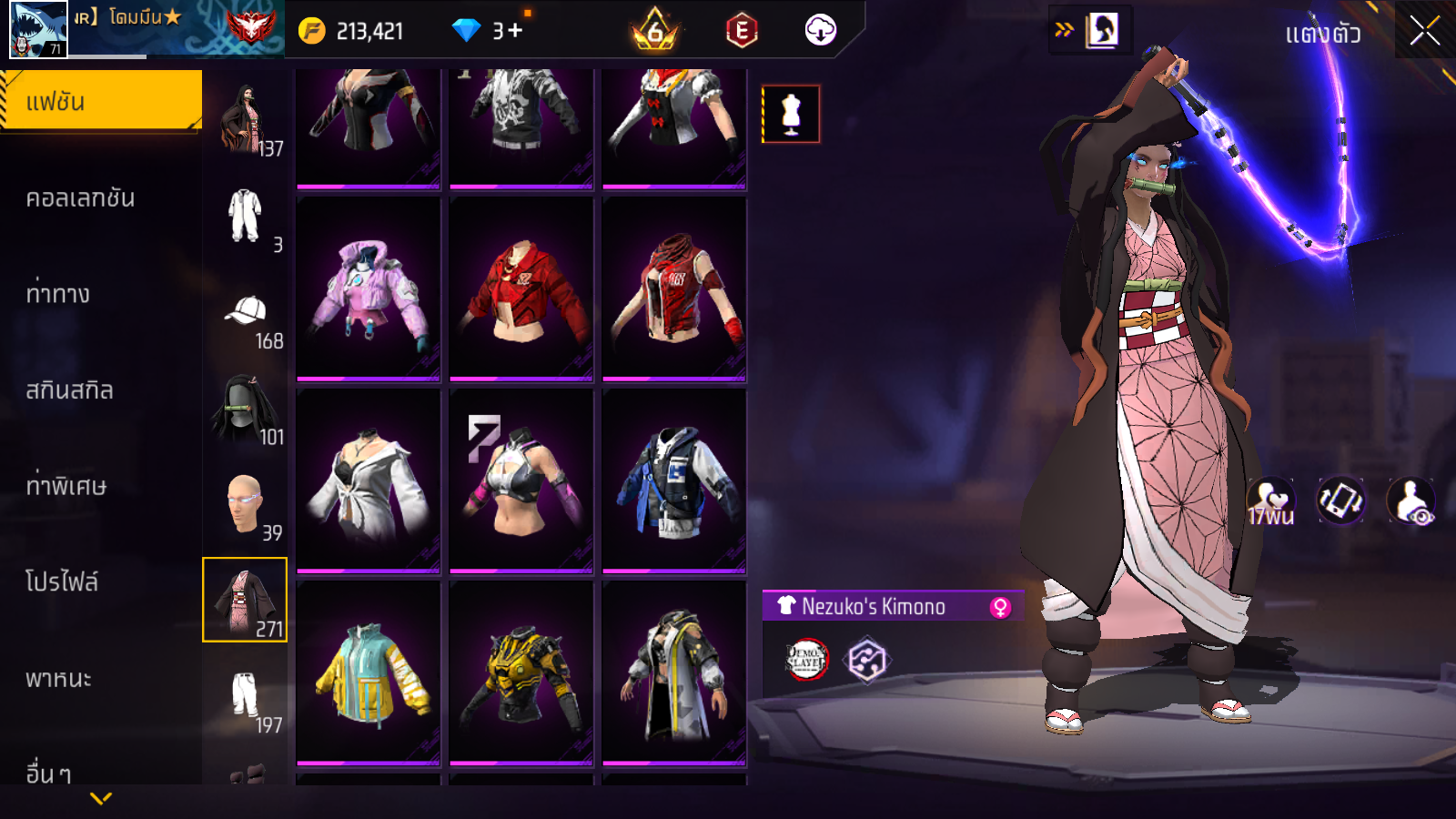The width and height of the screenshot is (1456, 819).
Task: Choose the teal and yellow striped jacket
Action: 369,673
